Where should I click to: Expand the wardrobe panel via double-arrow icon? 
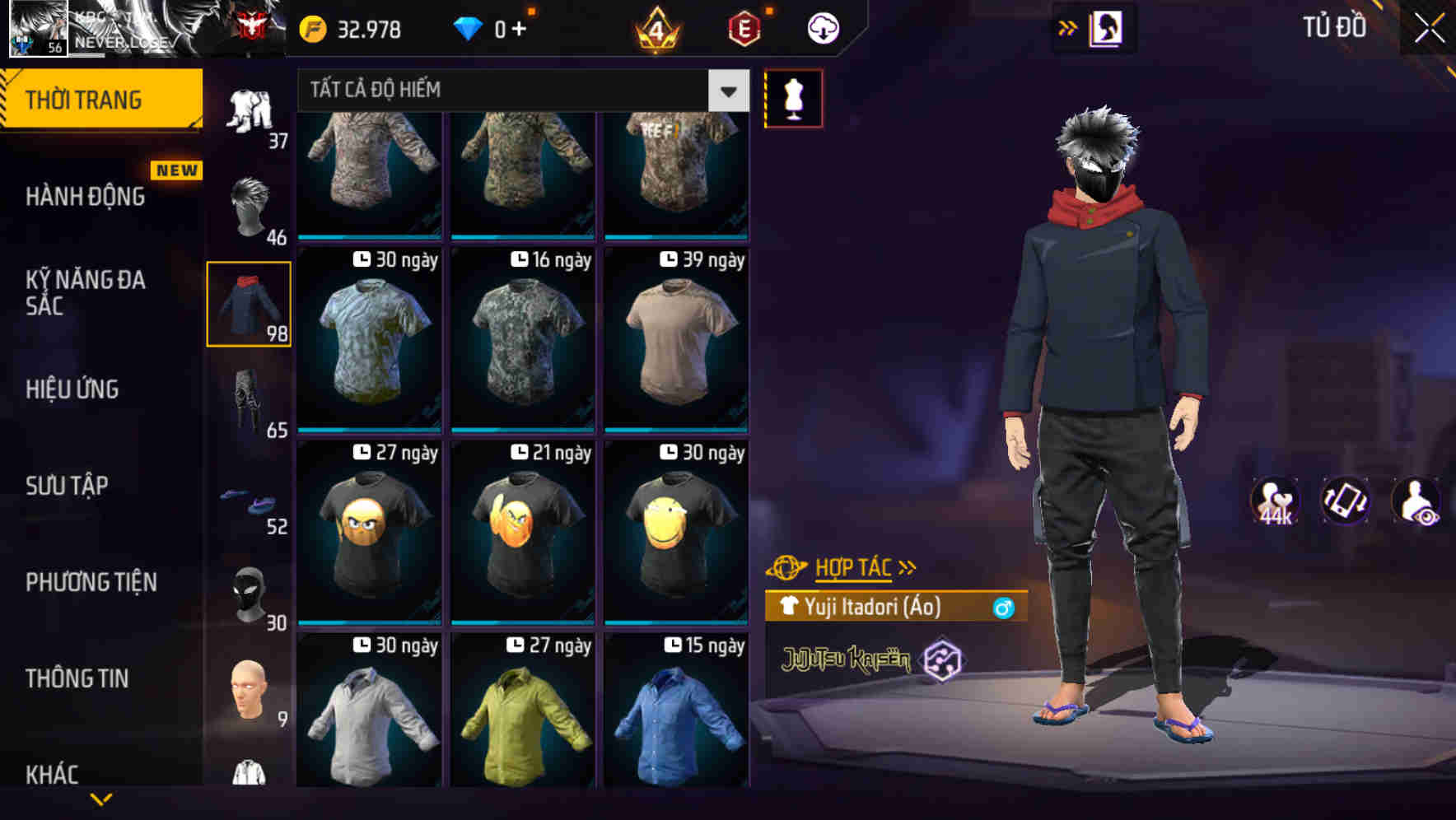click(1068, 26)
